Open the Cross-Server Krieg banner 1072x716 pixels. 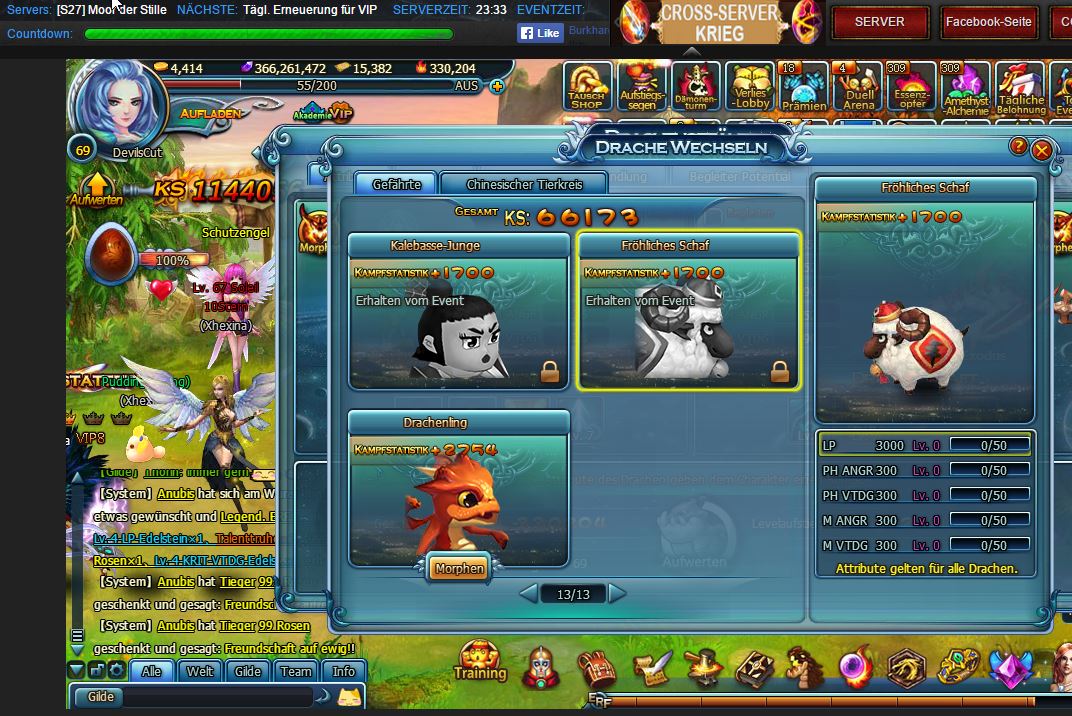(x=718, y=23)
